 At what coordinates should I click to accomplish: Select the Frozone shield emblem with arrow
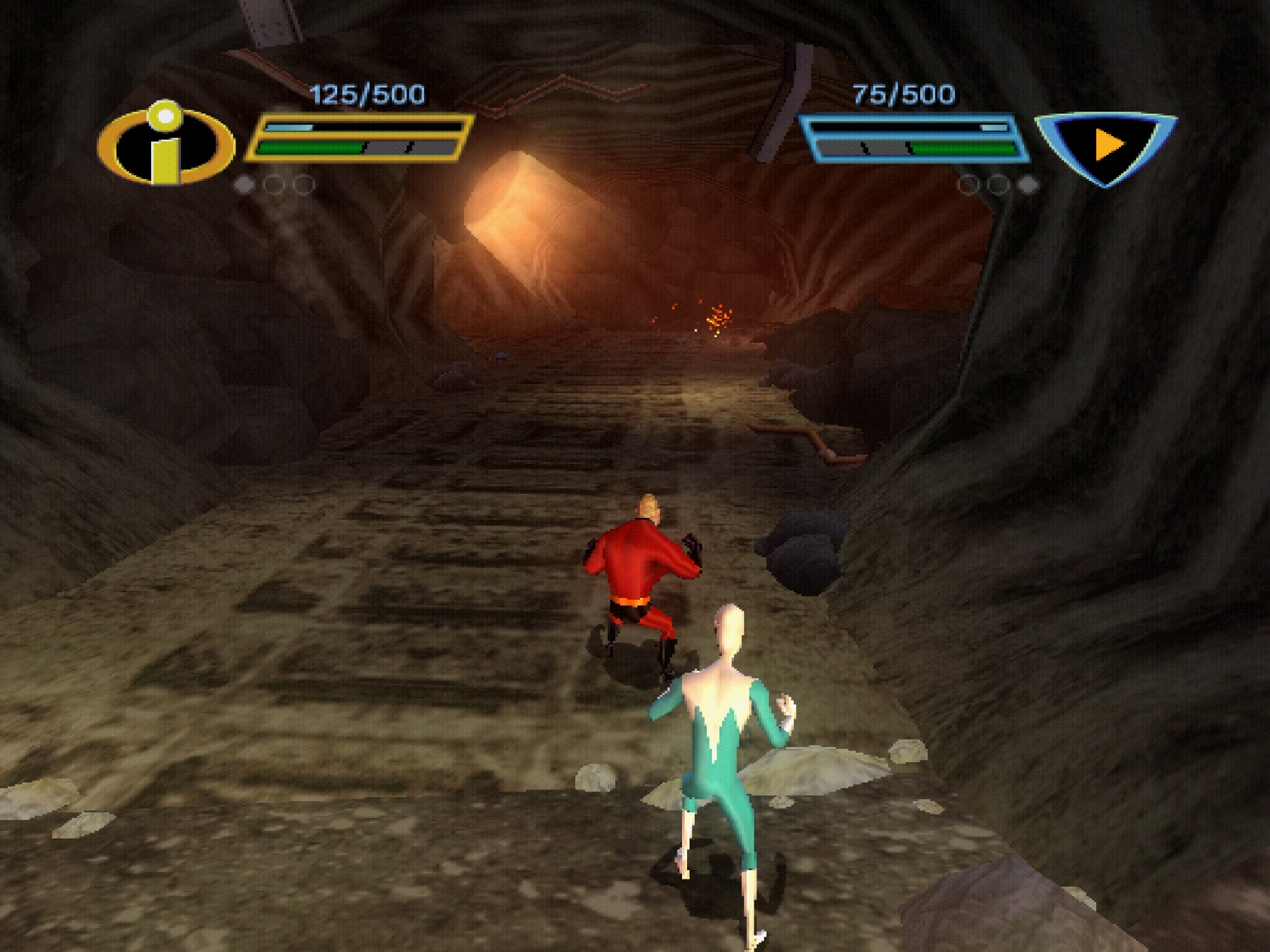(1107, 145)
